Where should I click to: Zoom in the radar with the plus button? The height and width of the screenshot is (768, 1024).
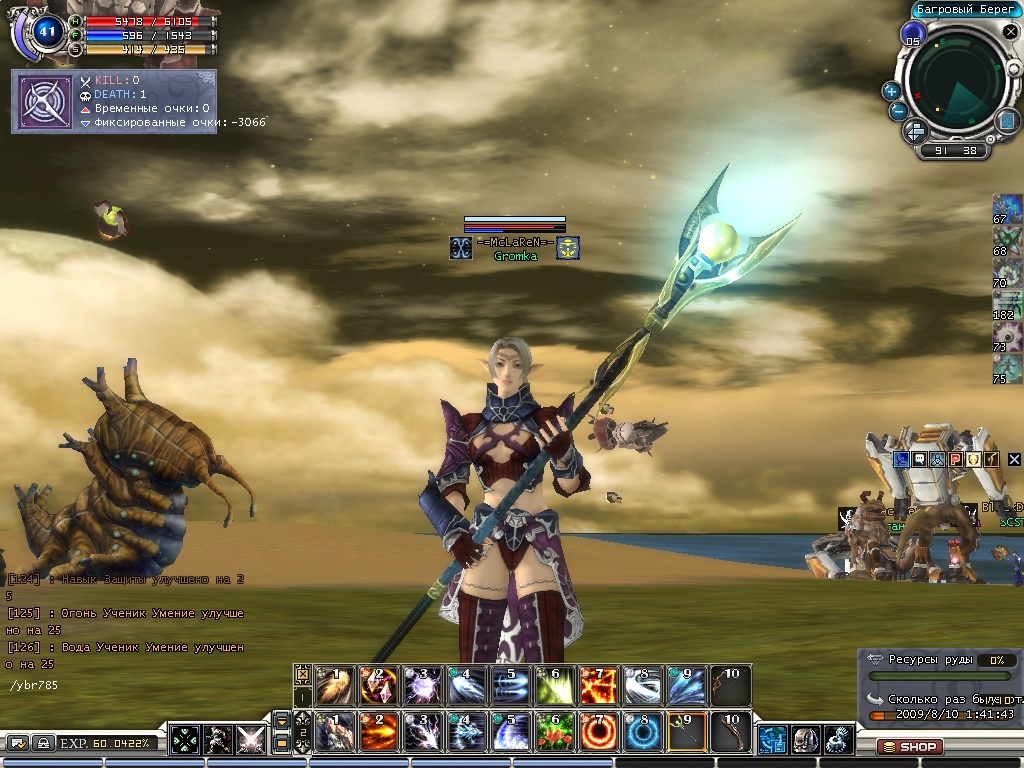(891, 91)
